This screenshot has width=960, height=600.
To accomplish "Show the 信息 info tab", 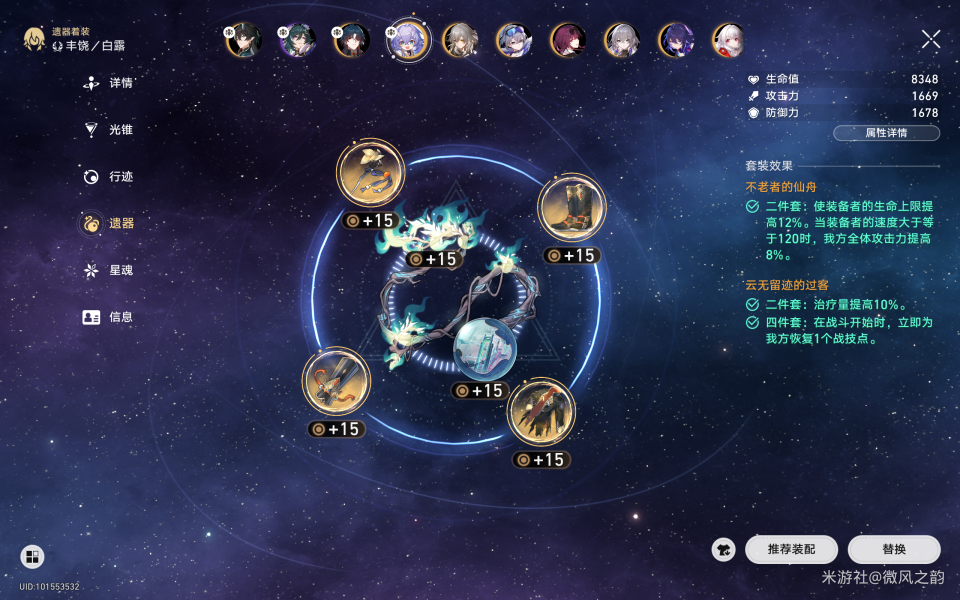I will click(110, 317).
